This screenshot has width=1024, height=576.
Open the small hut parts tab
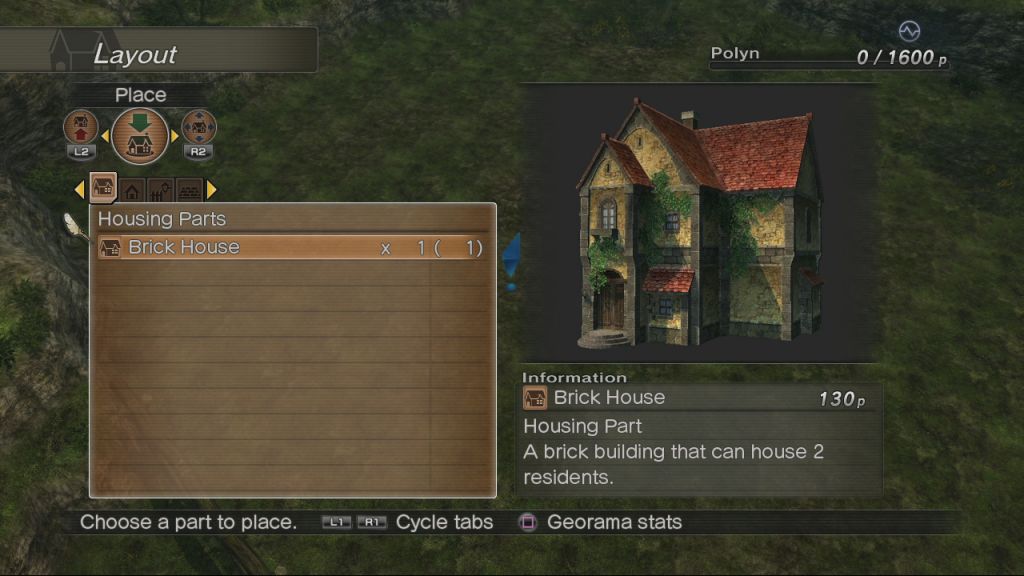131,189
